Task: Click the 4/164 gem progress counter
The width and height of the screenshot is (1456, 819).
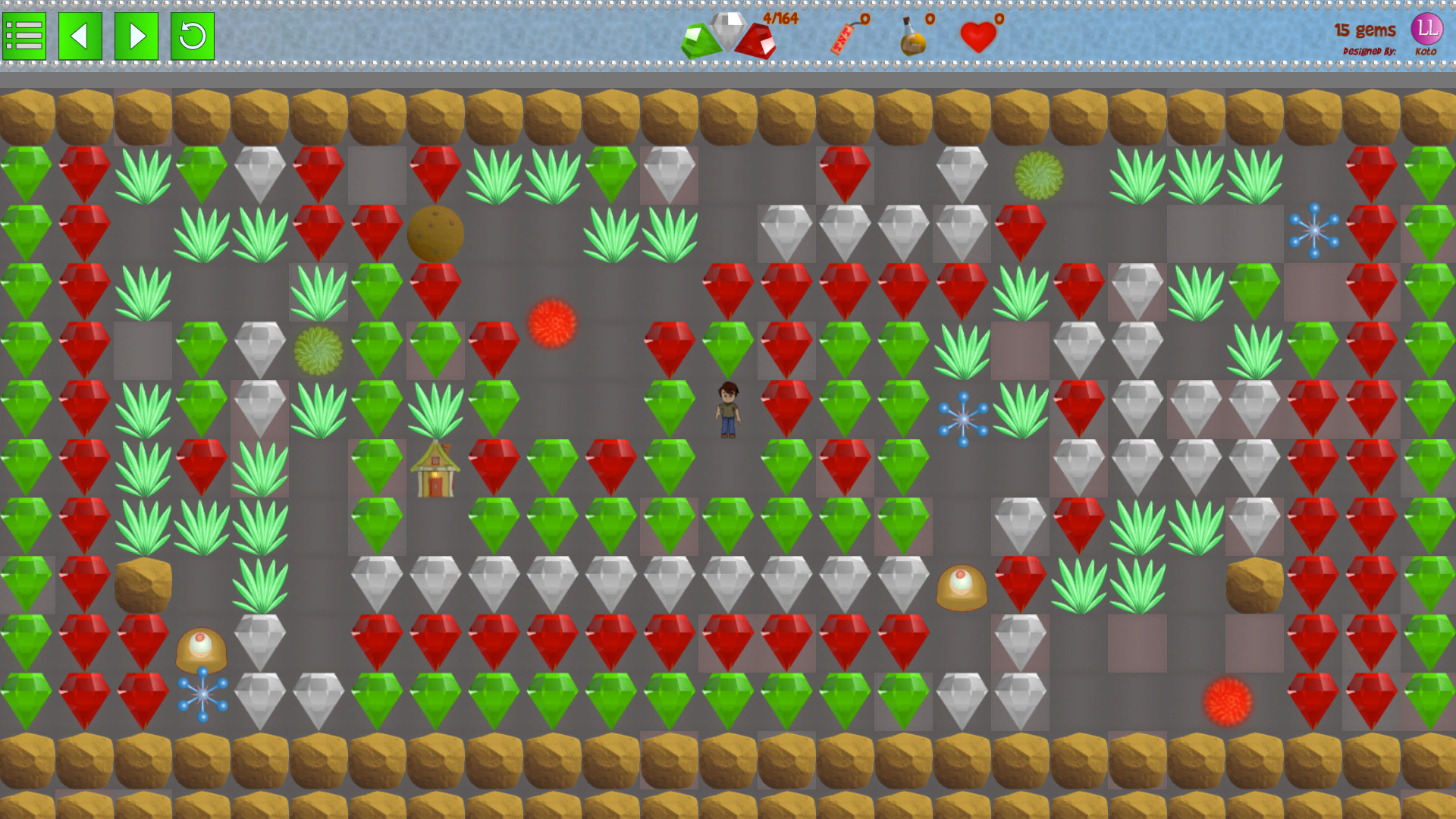Action: click(779, 18)
